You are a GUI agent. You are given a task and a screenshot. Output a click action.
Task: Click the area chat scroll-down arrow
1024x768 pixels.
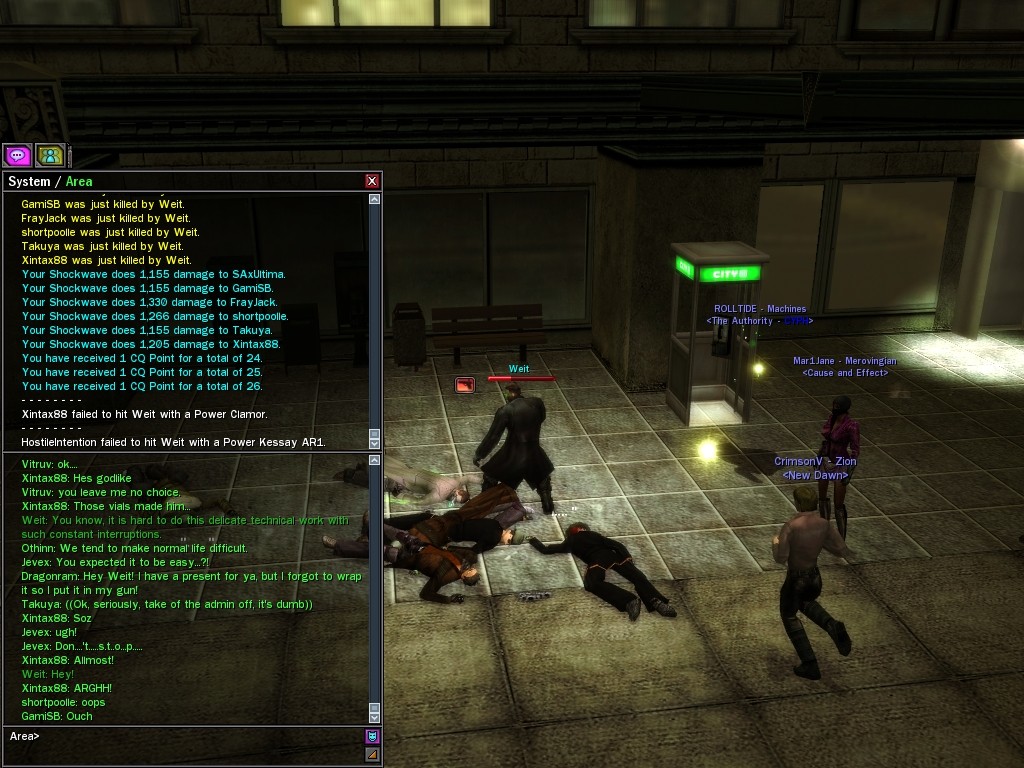coord(375,716)
